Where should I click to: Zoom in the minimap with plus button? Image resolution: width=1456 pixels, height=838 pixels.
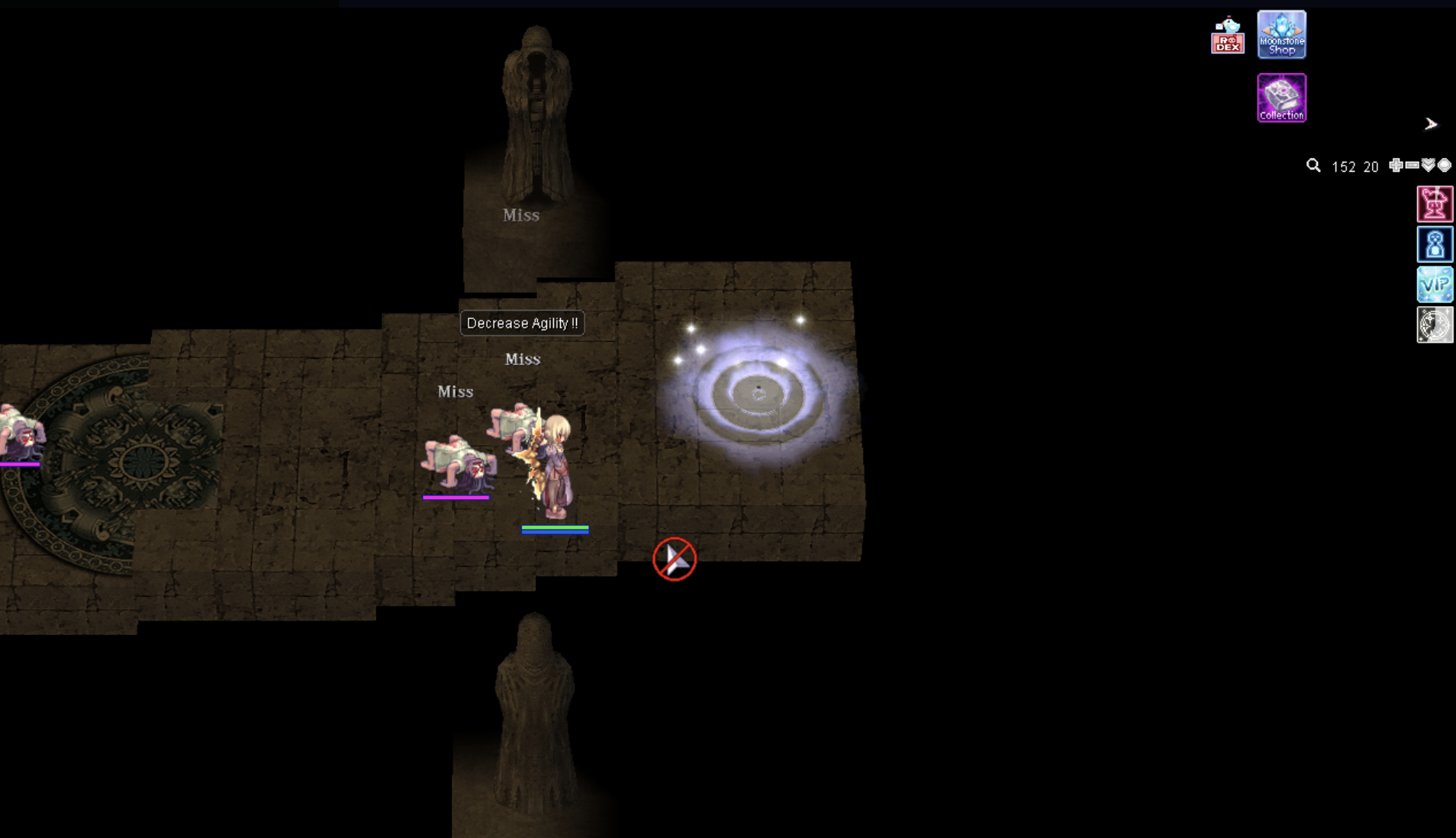pos(1396,166)
